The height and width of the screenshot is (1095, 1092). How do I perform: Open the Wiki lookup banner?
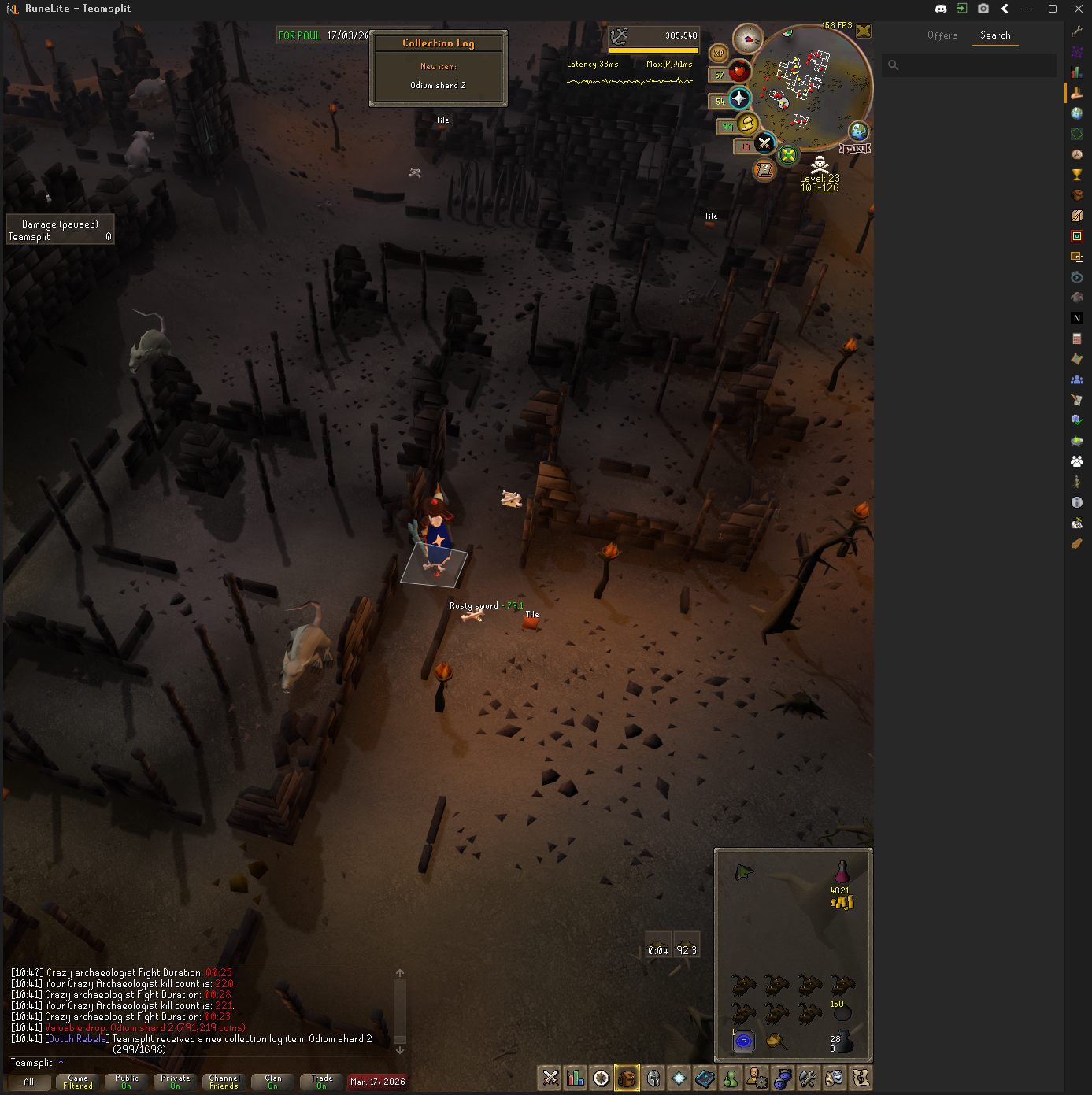click(x=855, y=149)
